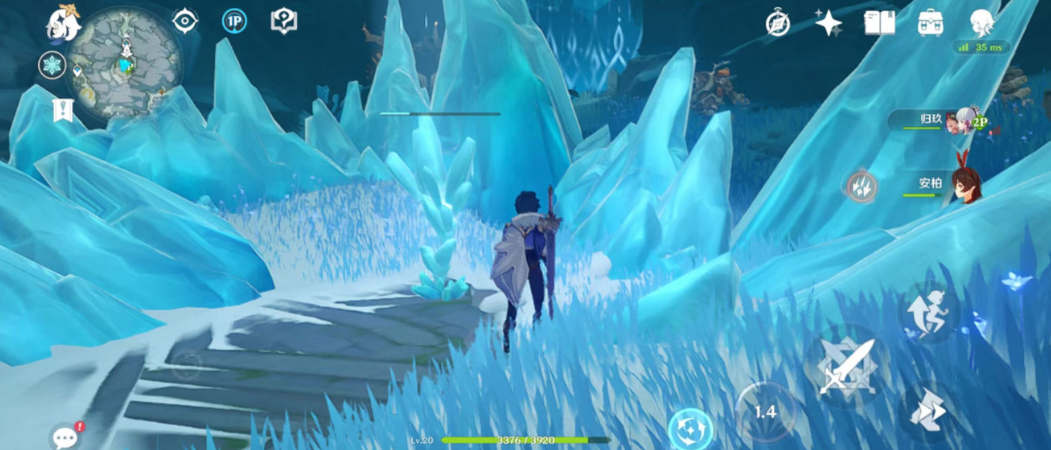
Task: Open the character screen head icon
Action: (x=982, y=22)
